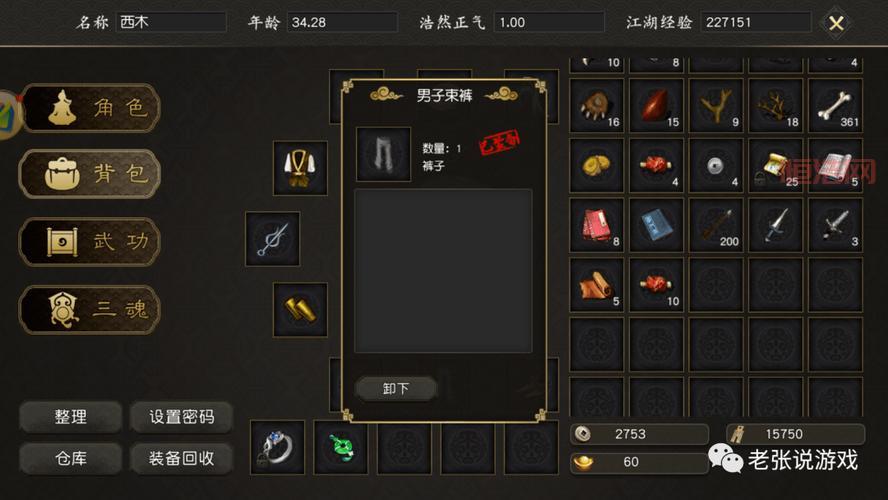The image size is (888, 500).
Task: Select the equipped white robe slot
Action: 299,168
